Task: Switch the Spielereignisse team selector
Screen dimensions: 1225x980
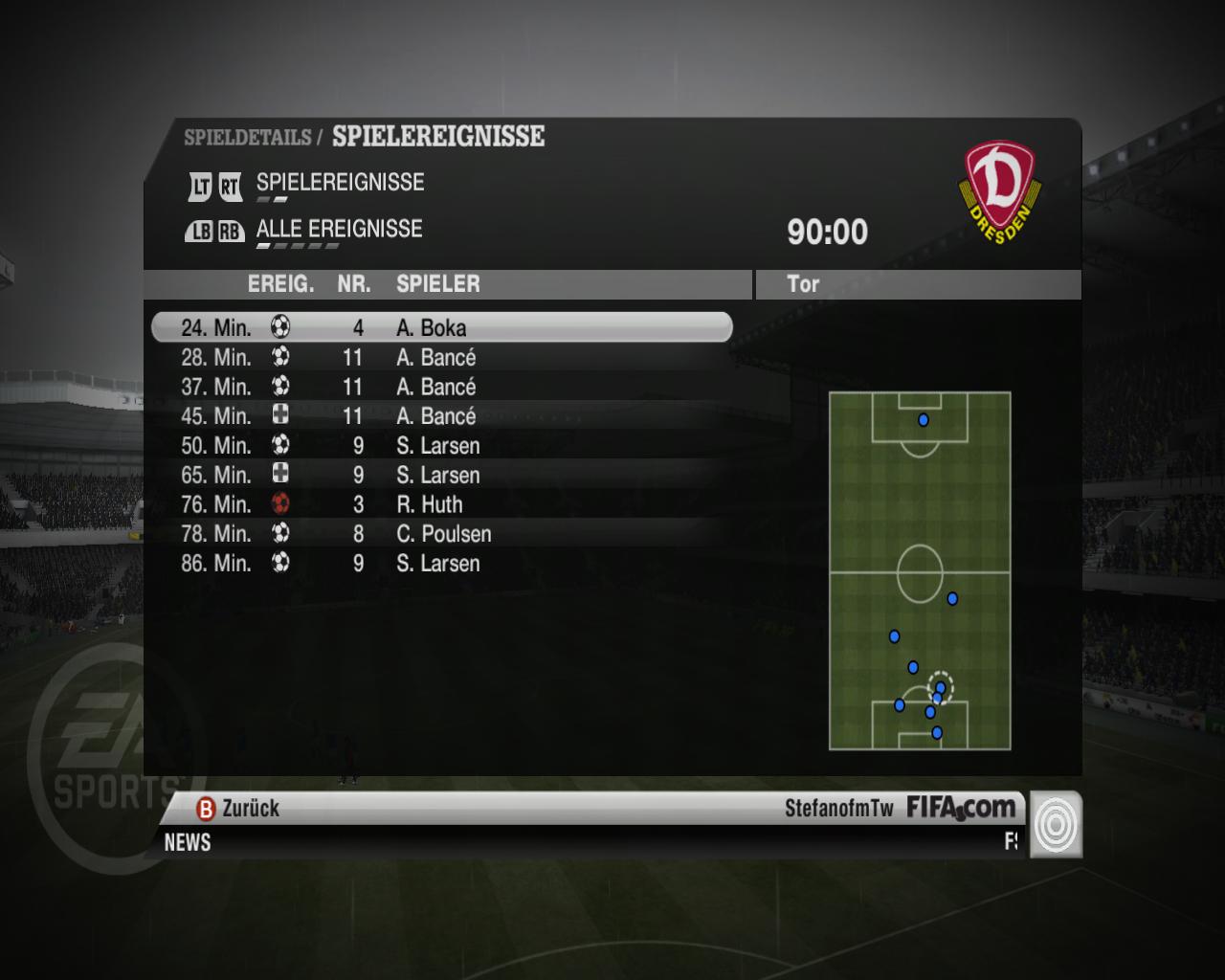Action: (339, 183)
